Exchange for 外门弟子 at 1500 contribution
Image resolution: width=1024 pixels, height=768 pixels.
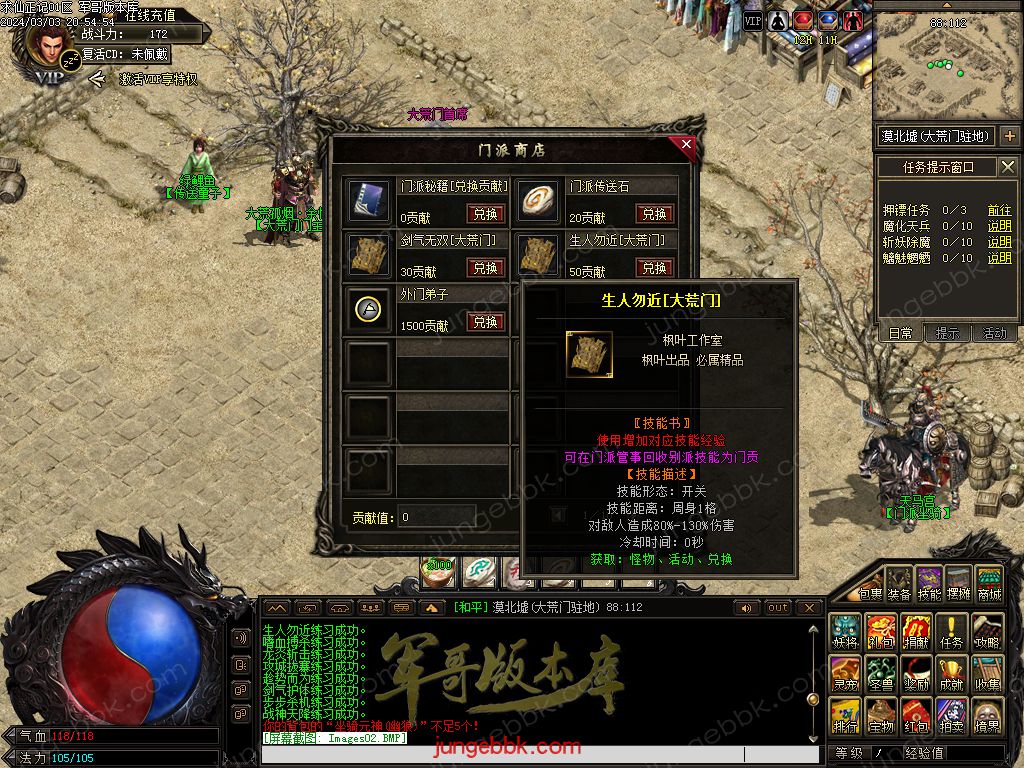485,322
